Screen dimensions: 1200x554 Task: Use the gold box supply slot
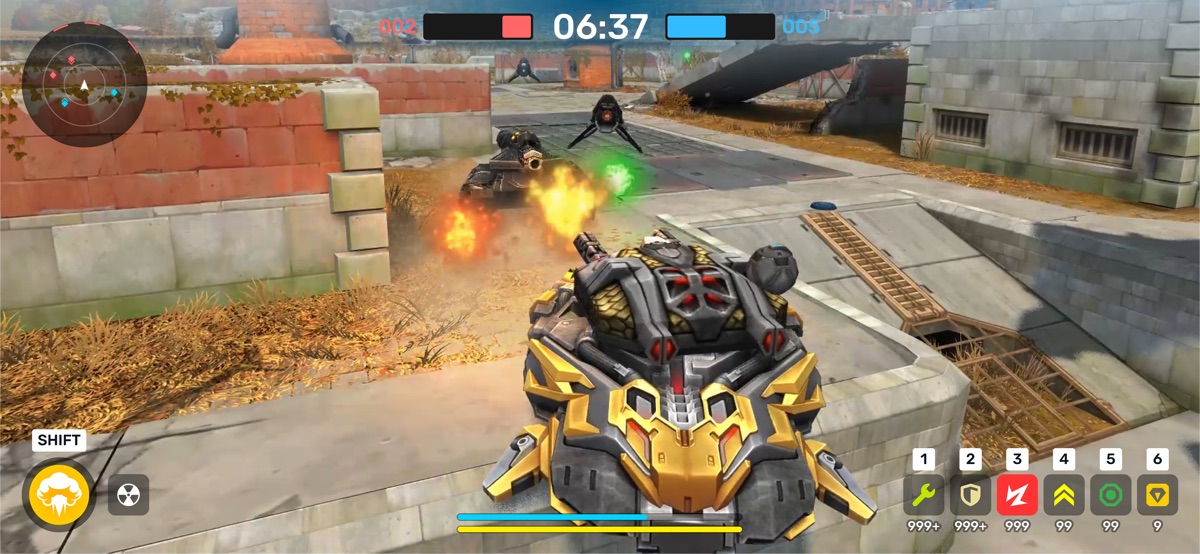click(1157, 494)
